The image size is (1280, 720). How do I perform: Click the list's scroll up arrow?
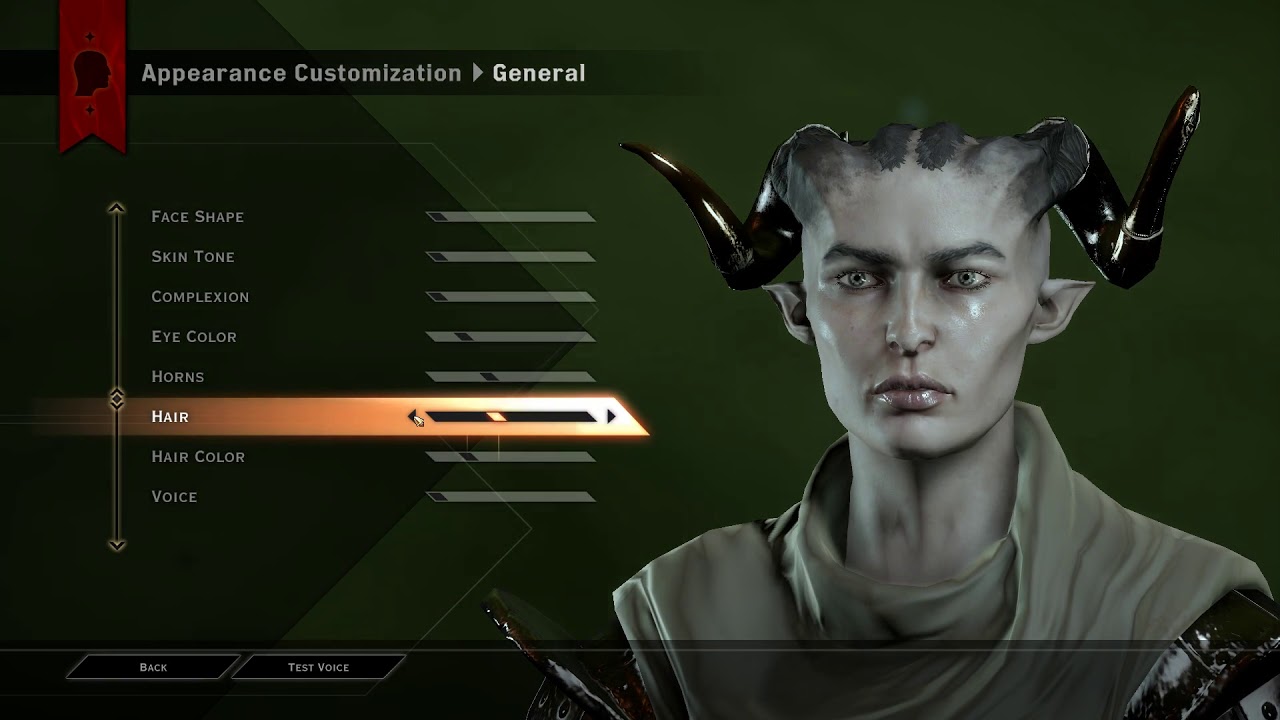tap(117, 209)
